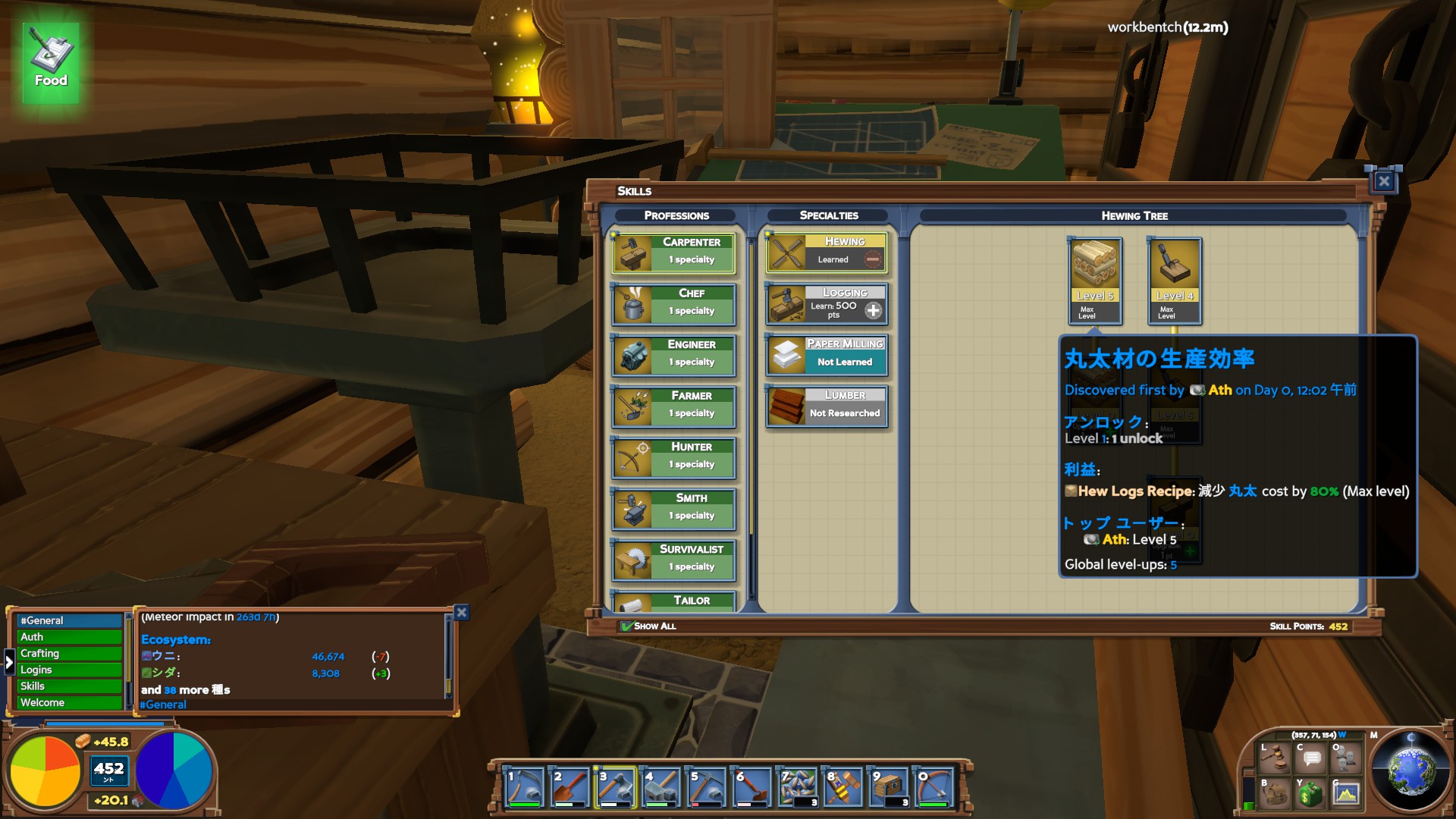The image size is (1456, 819).
Task: Expand the chat channel list arrow
Action: [x=9, y=662]
